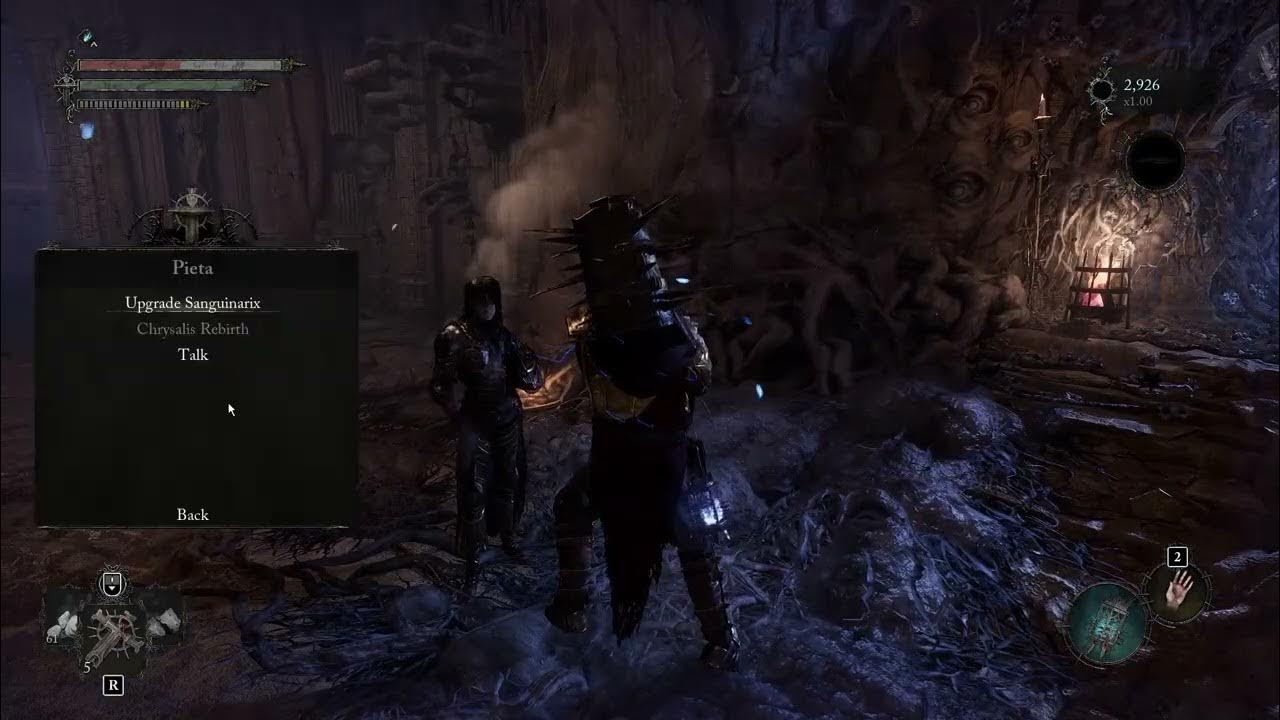Select Talk from Pieta's dialogue options

192,355
